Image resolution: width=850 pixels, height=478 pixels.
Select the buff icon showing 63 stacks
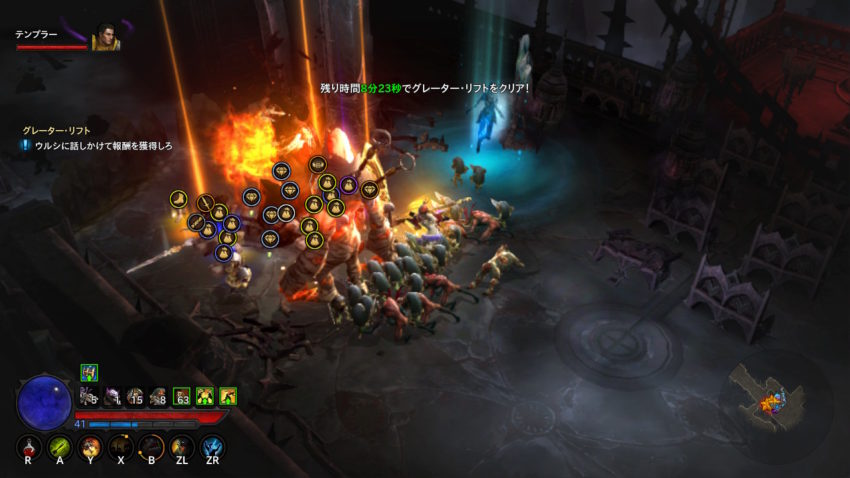182,396
